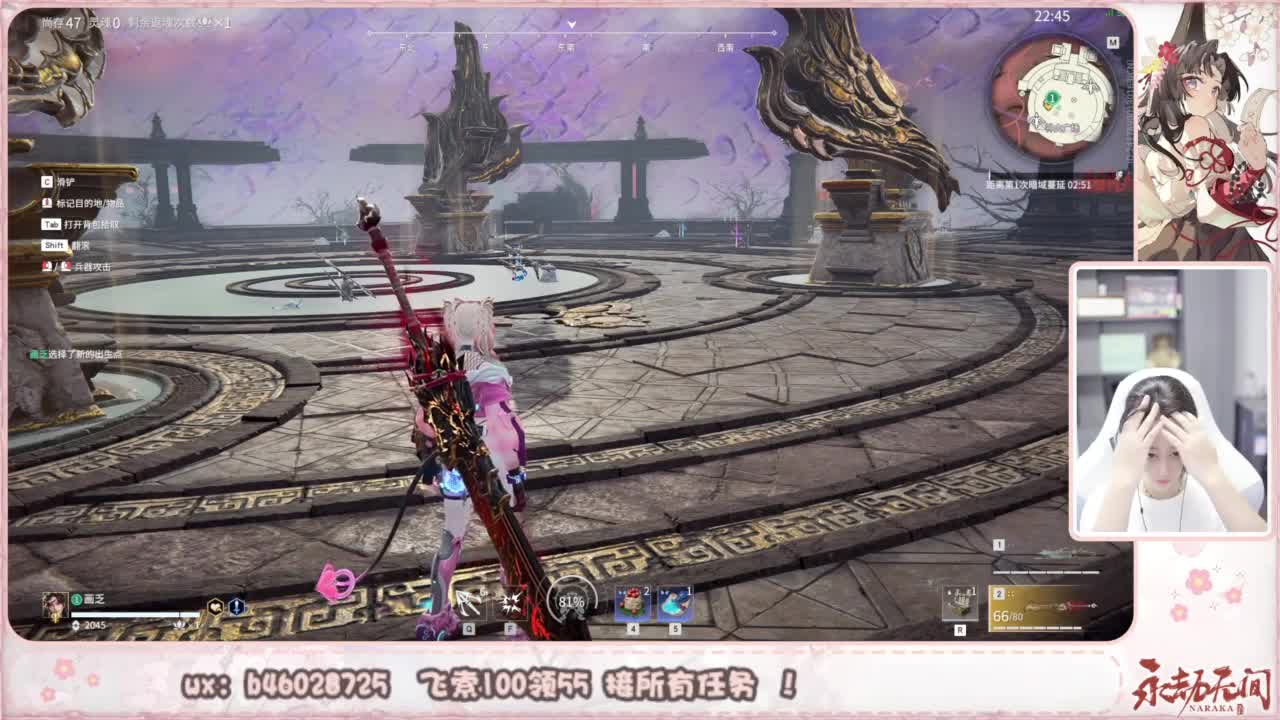Click the 81% stamina ring gauge
This screenshot has height=720, width=1280.
pos(573,600)
